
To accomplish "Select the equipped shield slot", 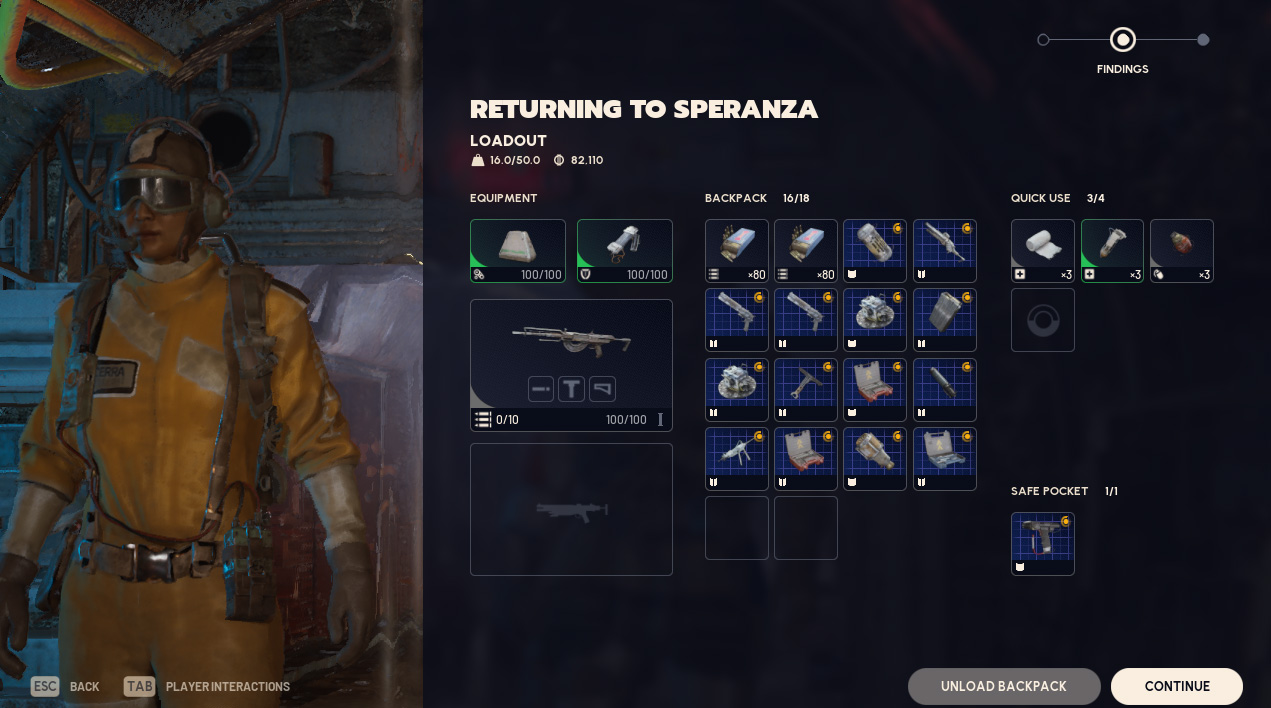I will coord(625,251).
